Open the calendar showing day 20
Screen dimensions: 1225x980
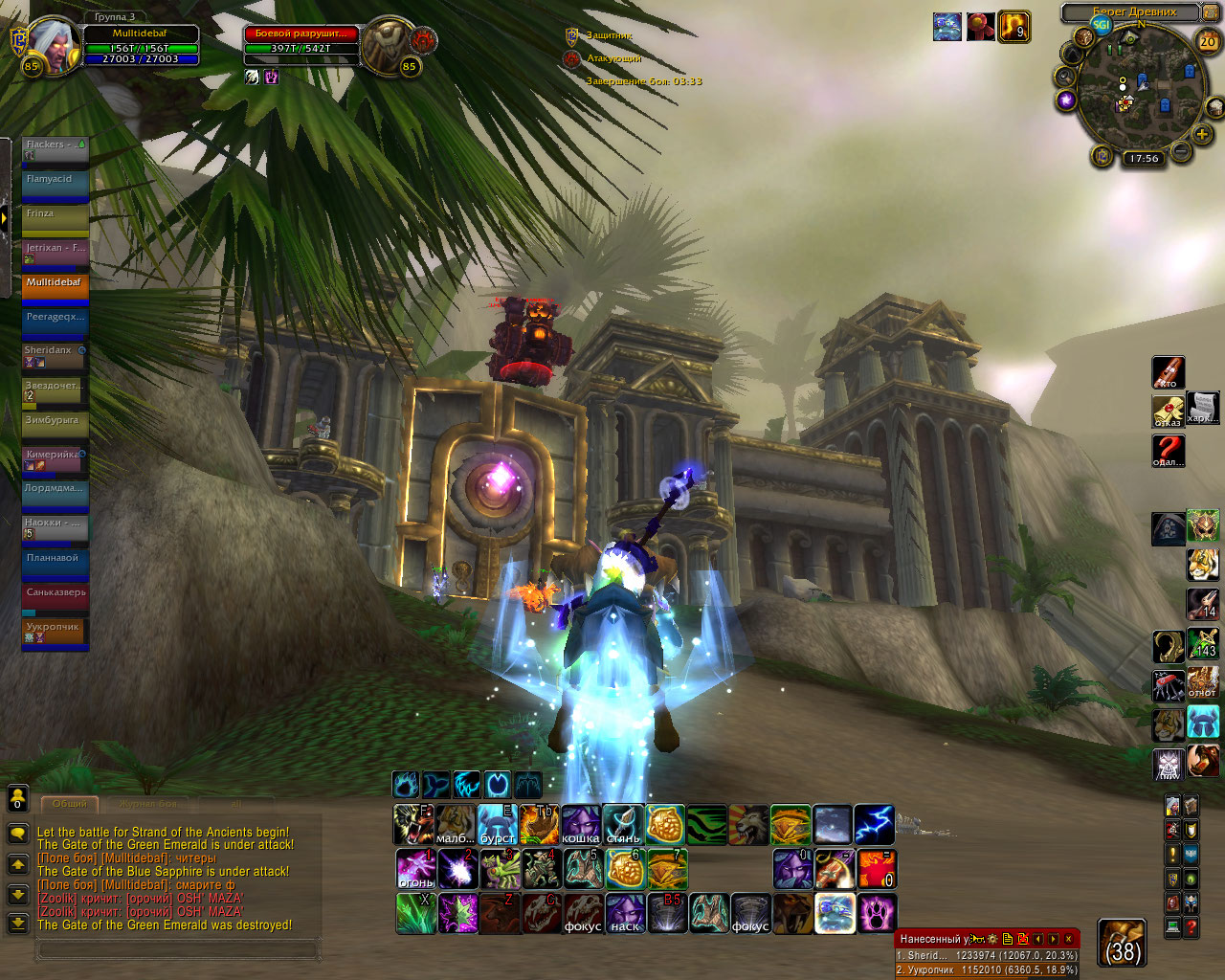(x=1208, y=41)
